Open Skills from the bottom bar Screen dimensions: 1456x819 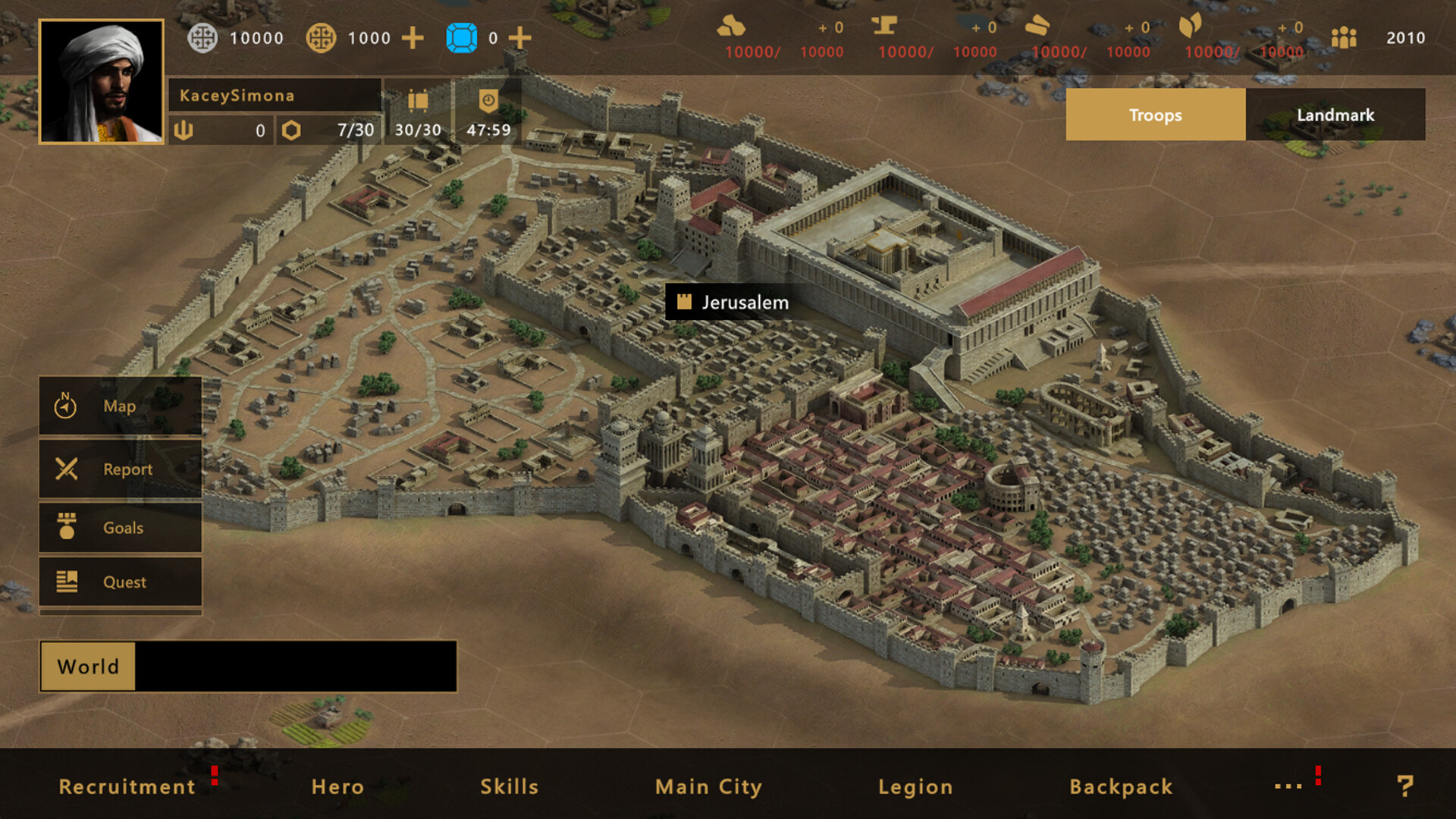(x=509, y=786)
